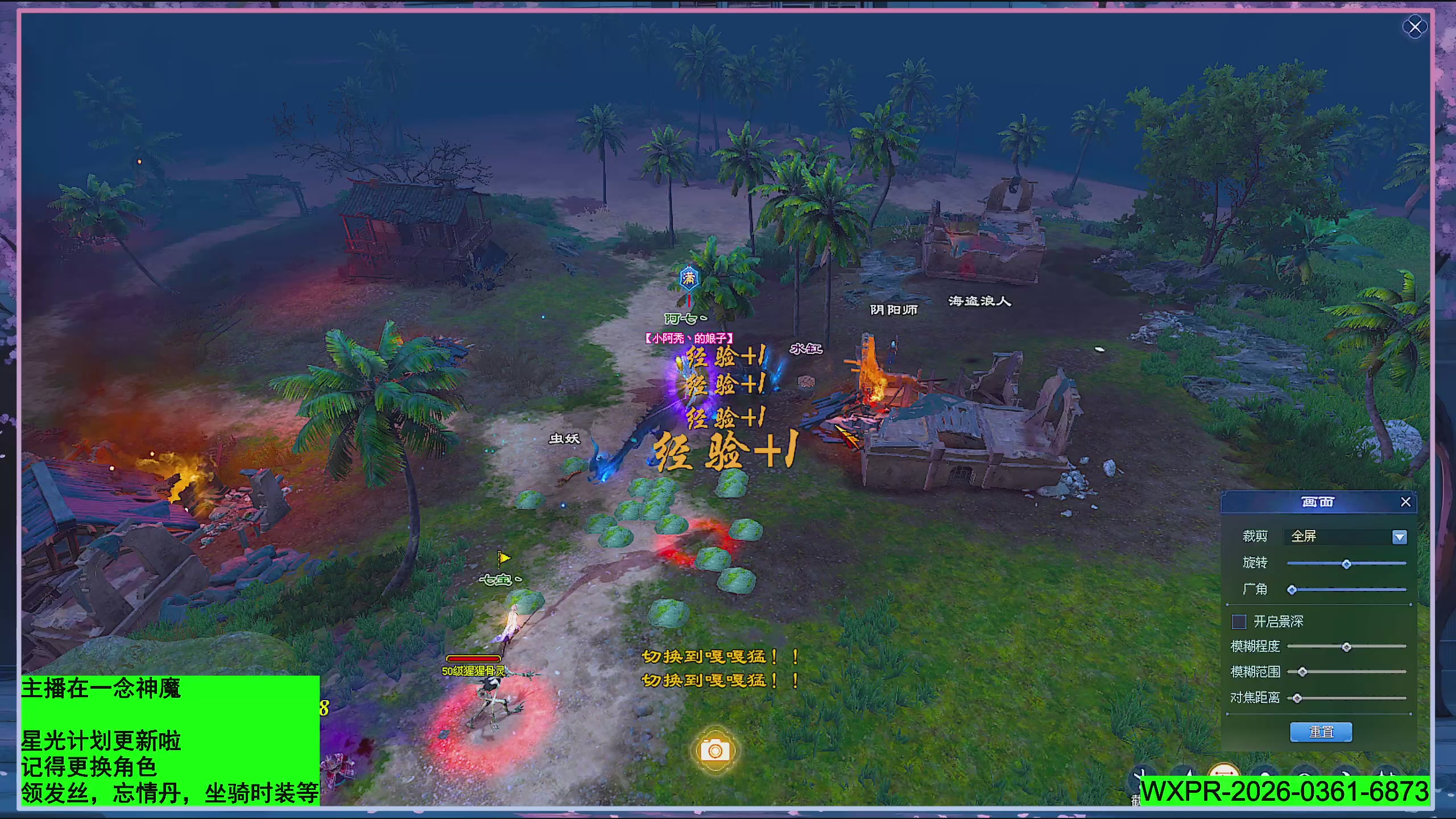
Task: Toggle the 裁剪 crop option in the 画面 panel
Action: coord(1255,537)
